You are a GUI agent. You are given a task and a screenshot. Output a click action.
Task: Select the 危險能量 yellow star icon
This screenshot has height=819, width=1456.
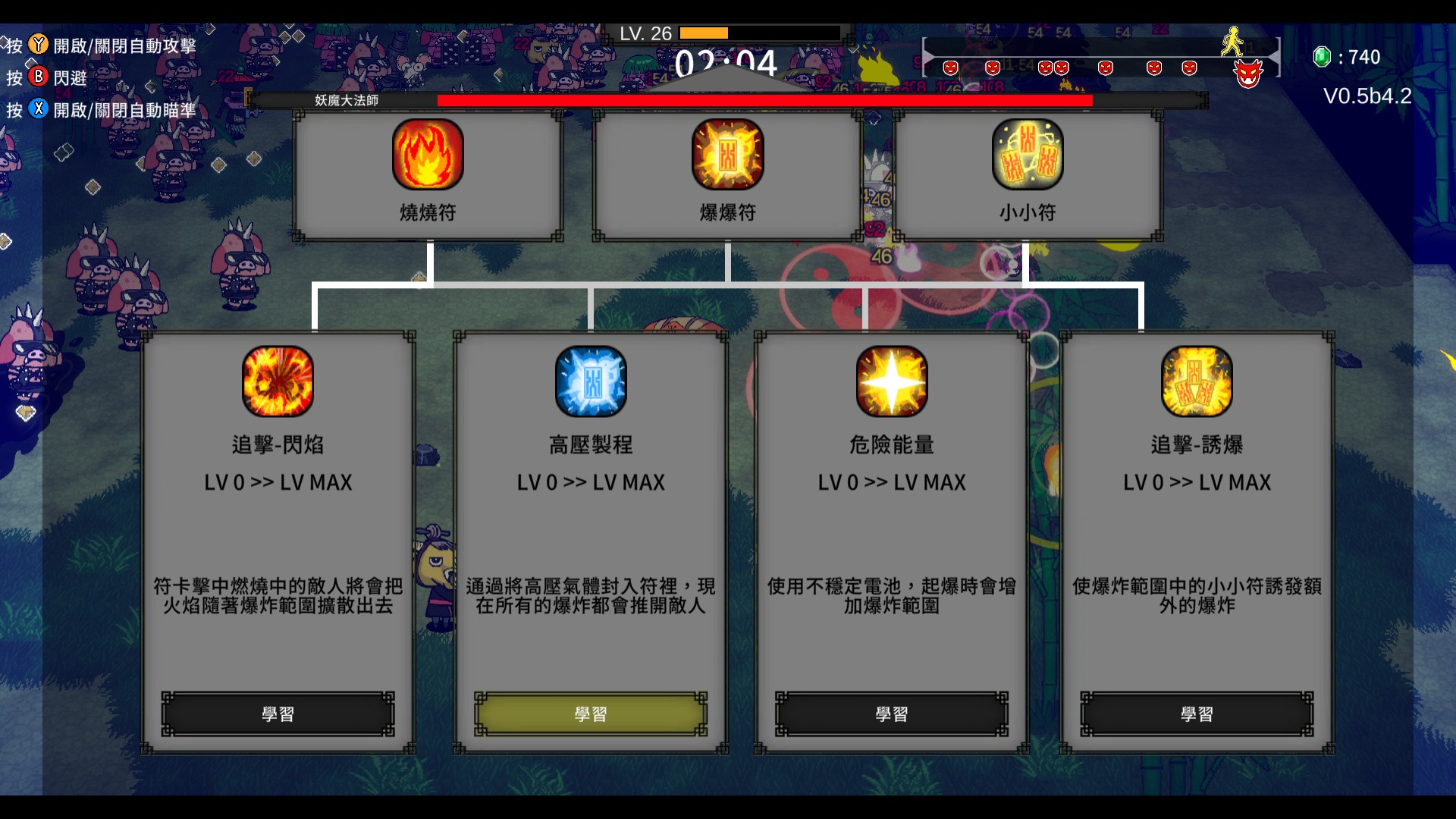[x=892, y=381]
